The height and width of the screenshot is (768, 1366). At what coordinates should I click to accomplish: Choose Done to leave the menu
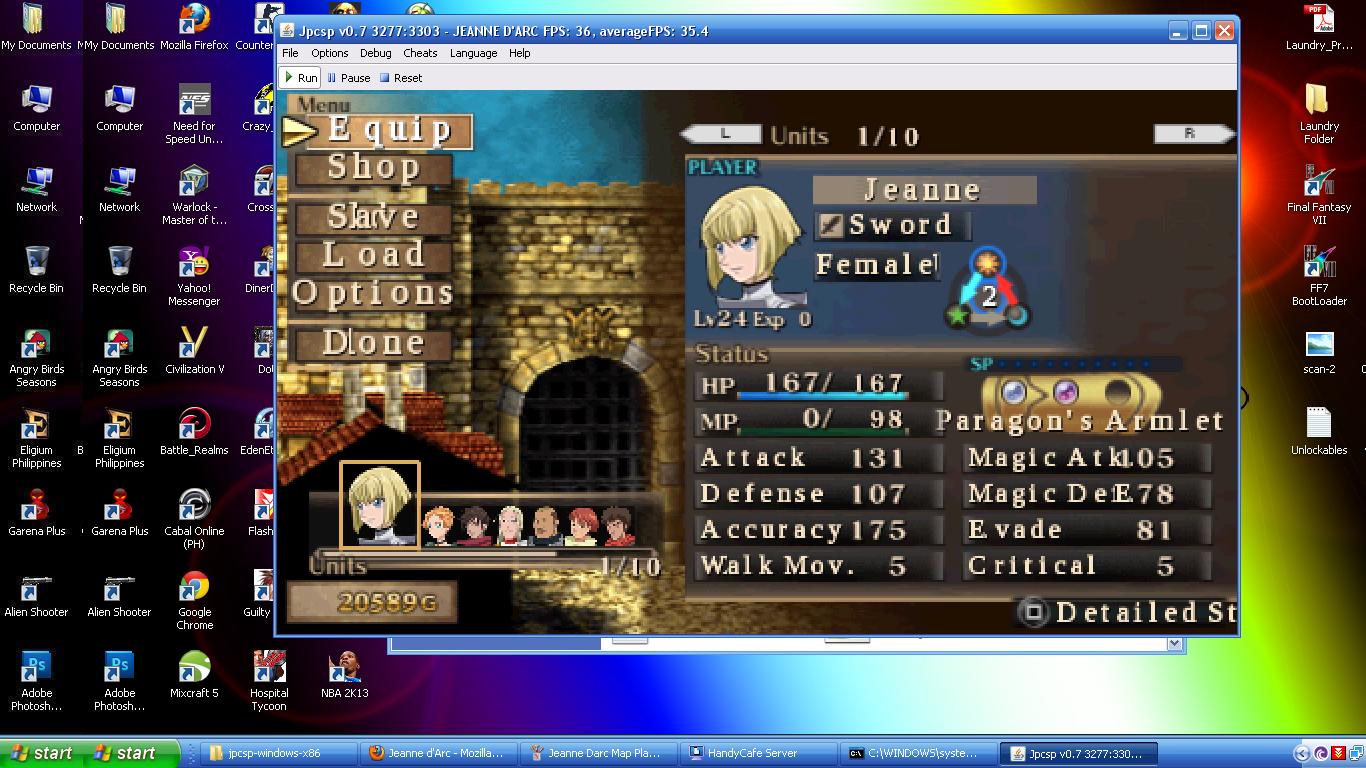pyautogui.click(x=373, y=343)
